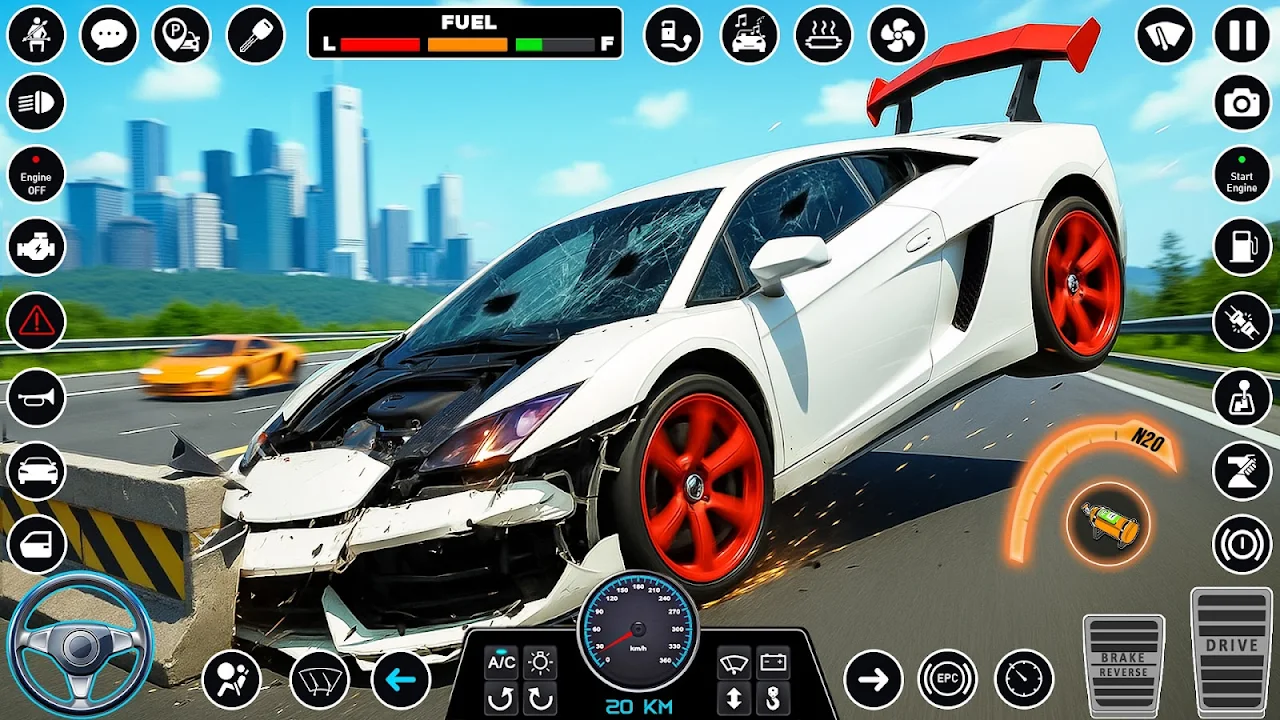1280x720 pixels.
Task: Hit the BRAKE REVERSE pedal
Action: [1123, 663]
